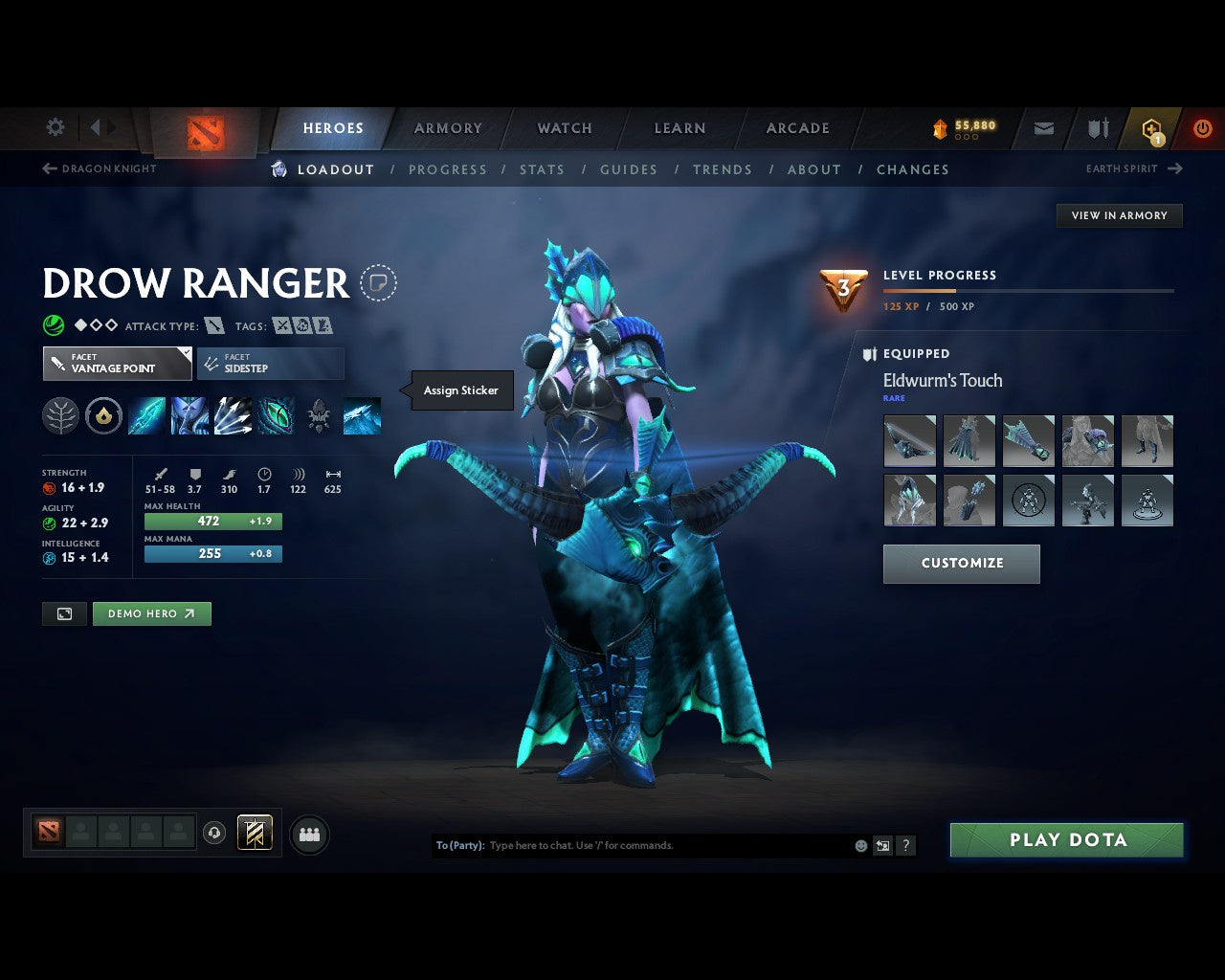
Task: Open the talent tree icon
Action: click(60, 414)
